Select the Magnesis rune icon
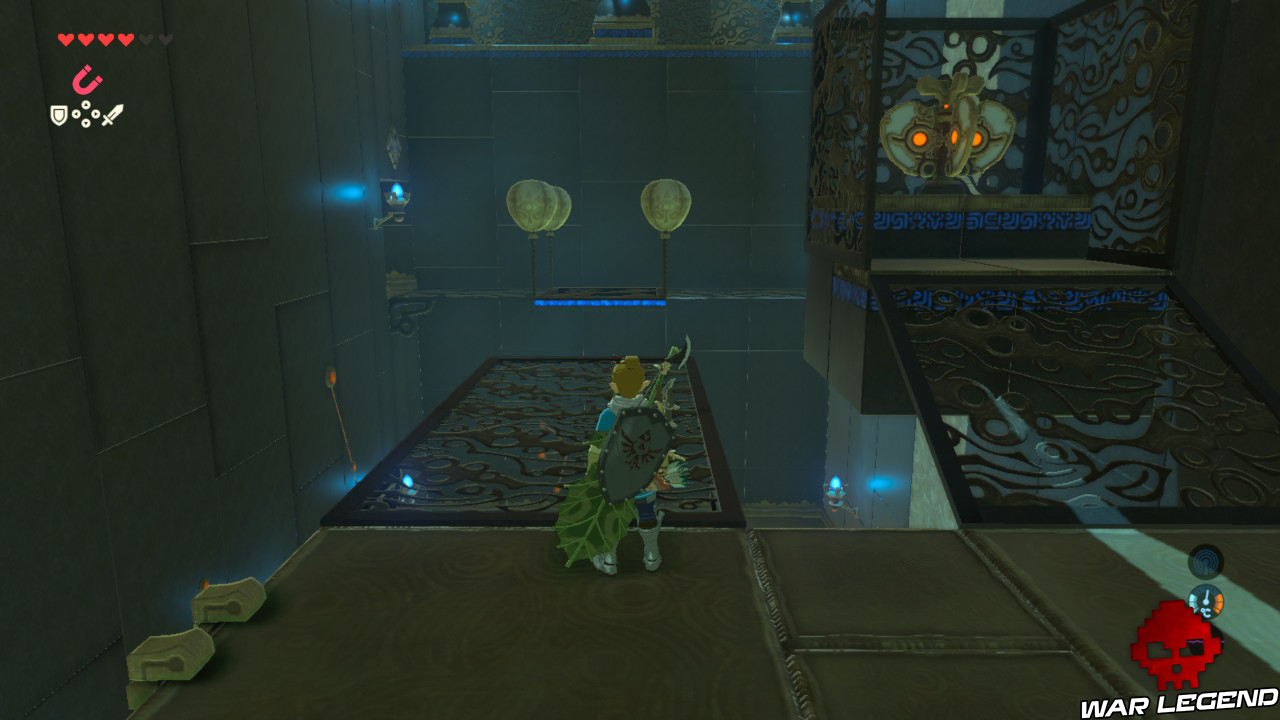Image resolution: width=1280 pixels, height=720 pixels. tap(86, 79)
